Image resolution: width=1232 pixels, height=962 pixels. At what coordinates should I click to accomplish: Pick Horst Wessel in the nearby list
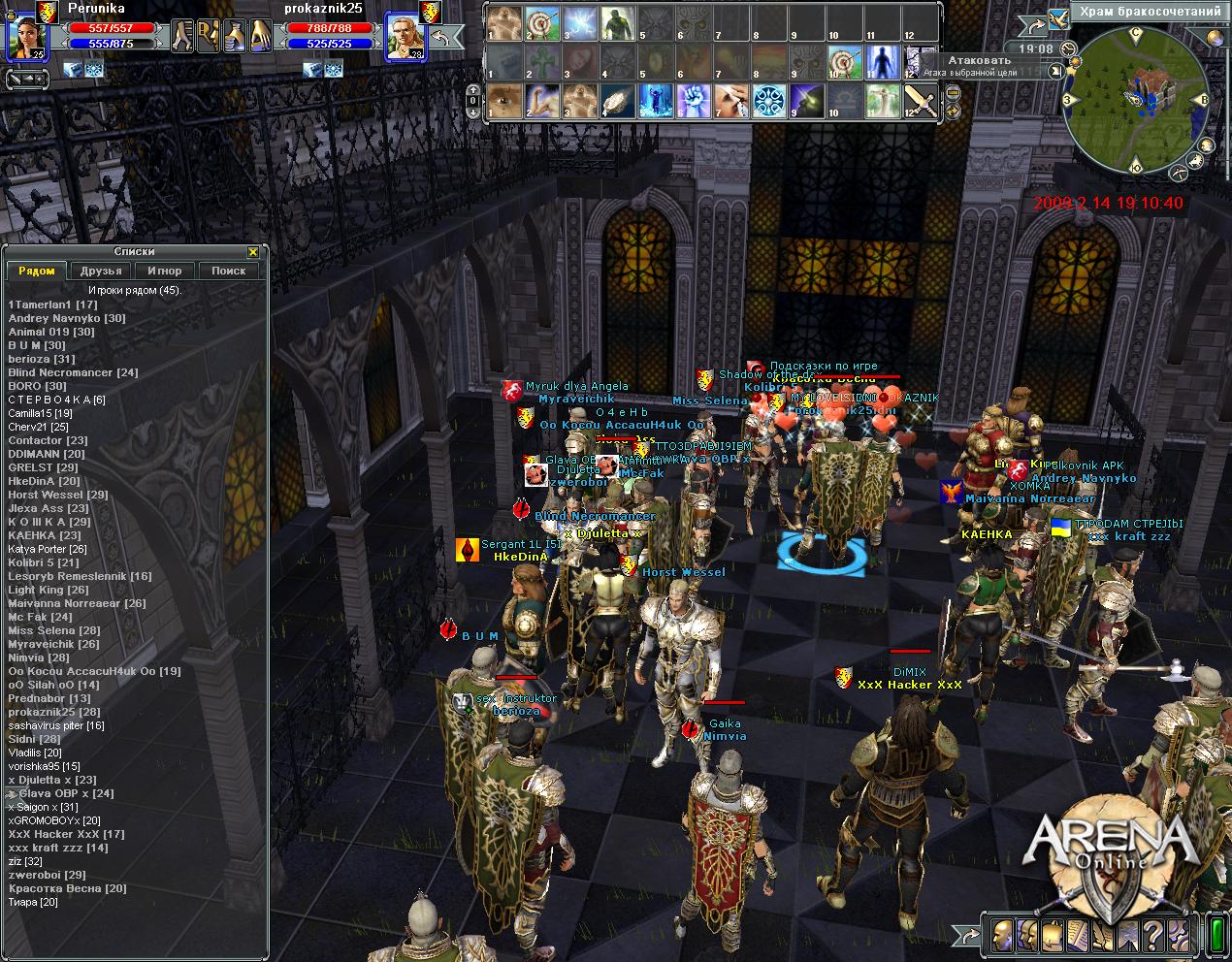(58, 495)
